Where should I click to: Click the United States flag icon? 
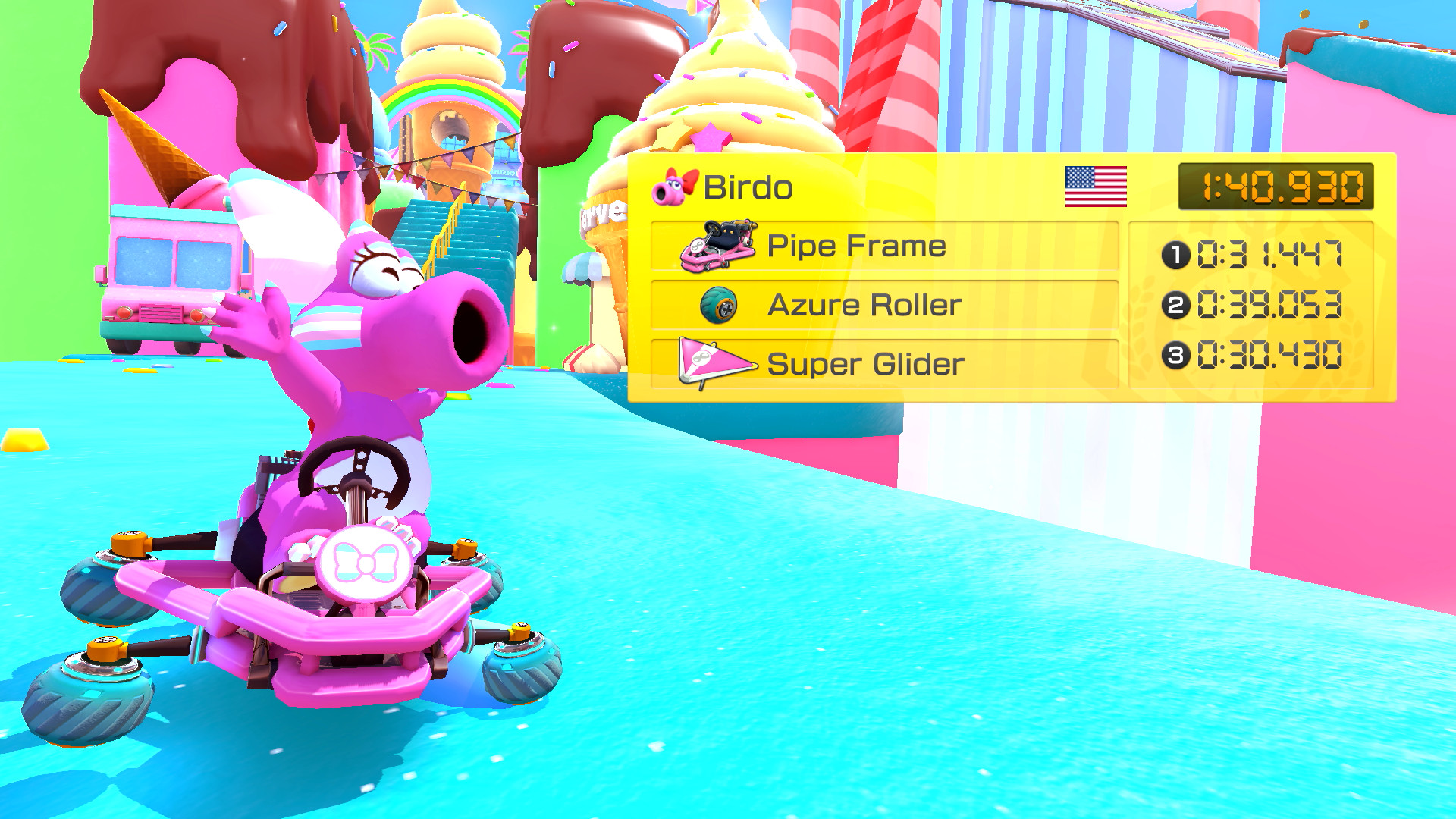point(1095,187)
